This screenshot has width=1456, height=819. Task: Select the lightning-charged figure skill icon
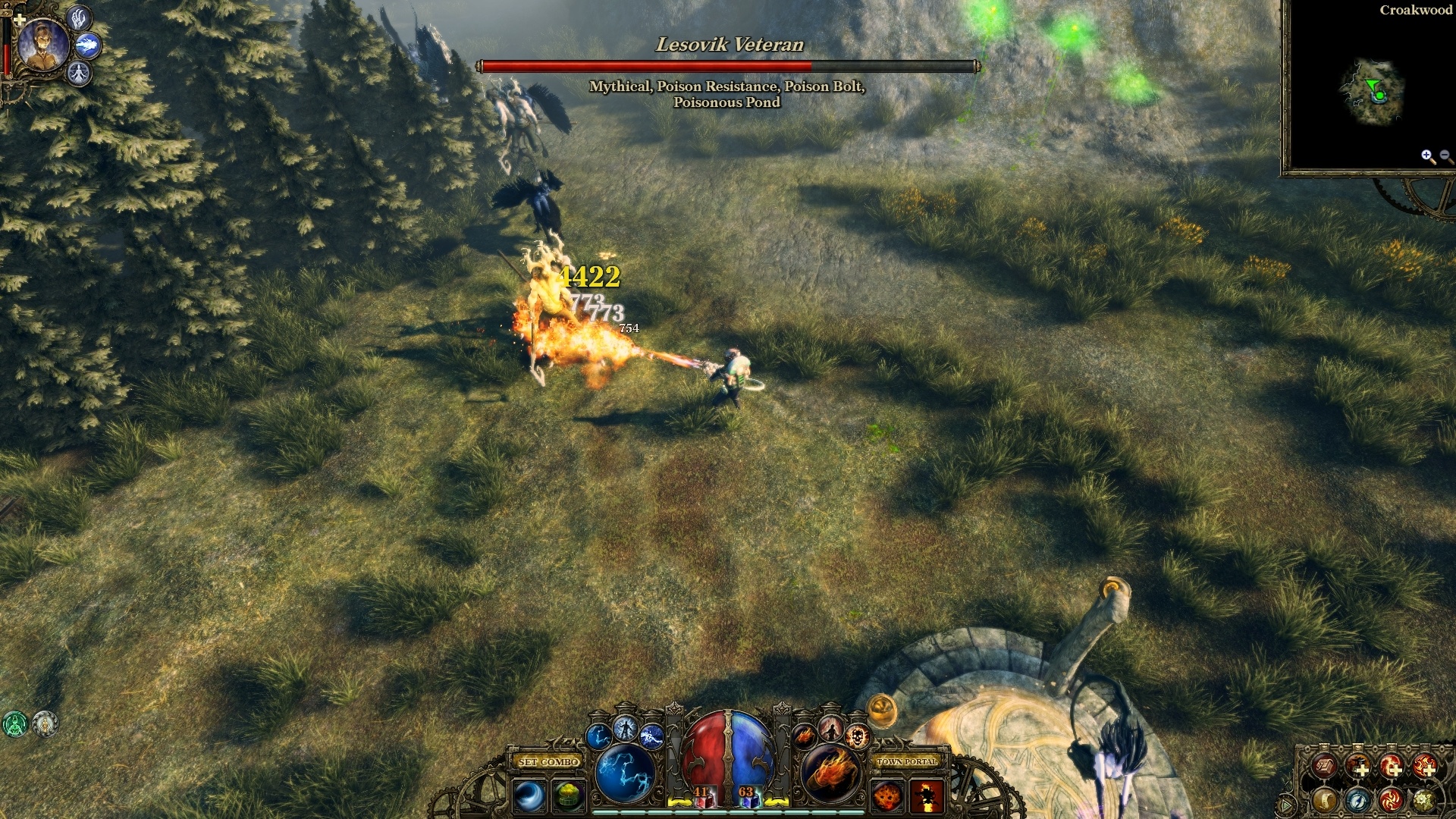pyautogui.click(x=626, y=729)
